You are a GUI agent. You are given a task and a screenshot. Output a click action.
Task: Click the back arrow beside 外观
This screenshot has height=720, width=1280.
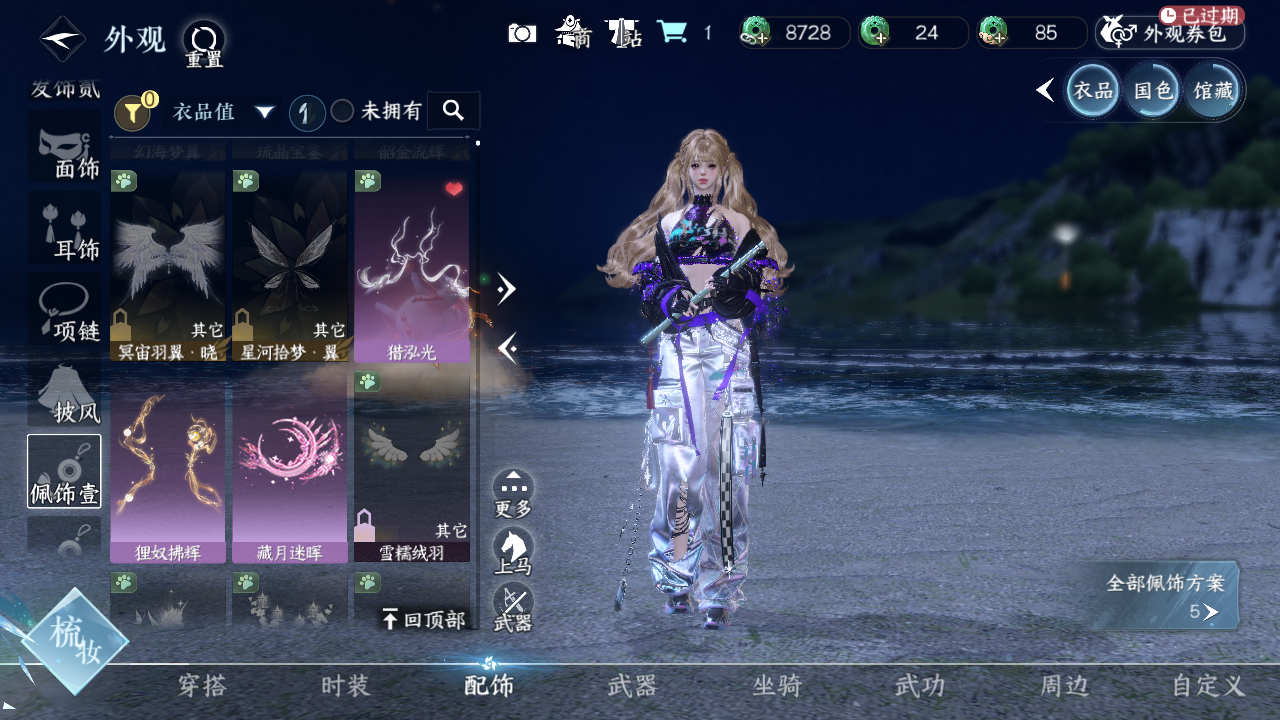pyautogui.click(x=62, y=40)
